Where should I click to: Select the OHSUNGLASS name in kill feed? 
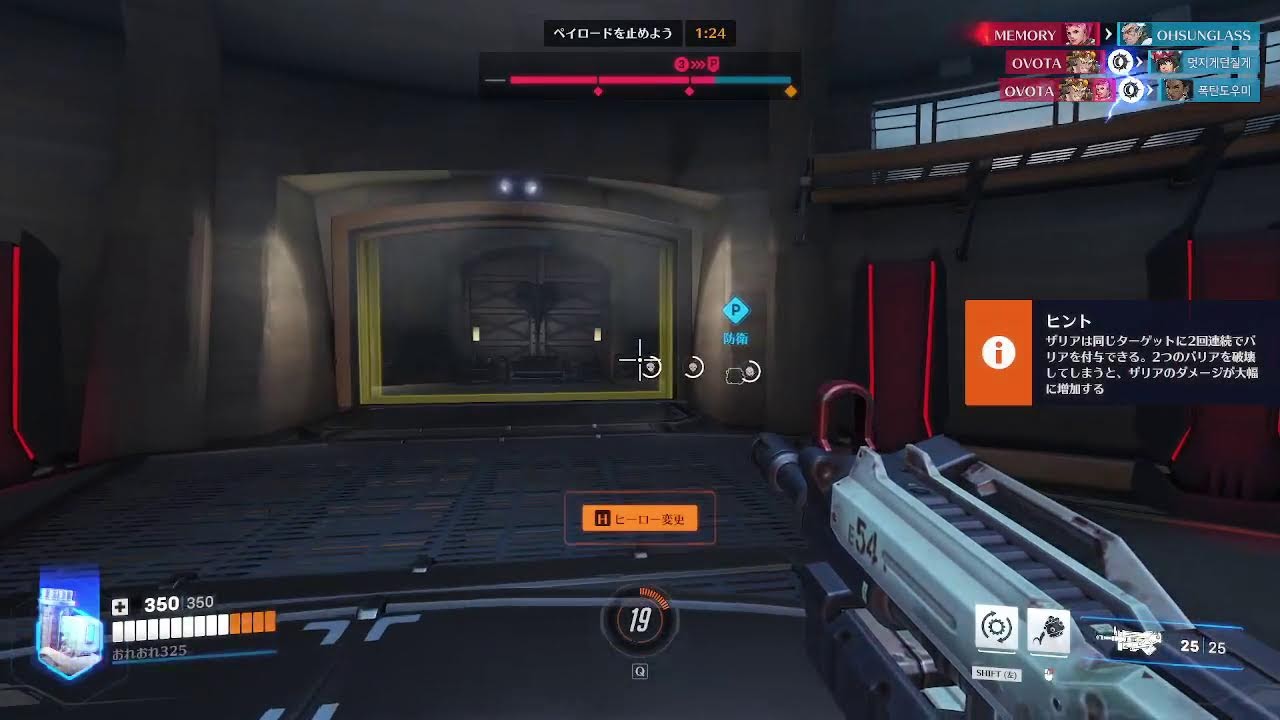point(1202,35)
